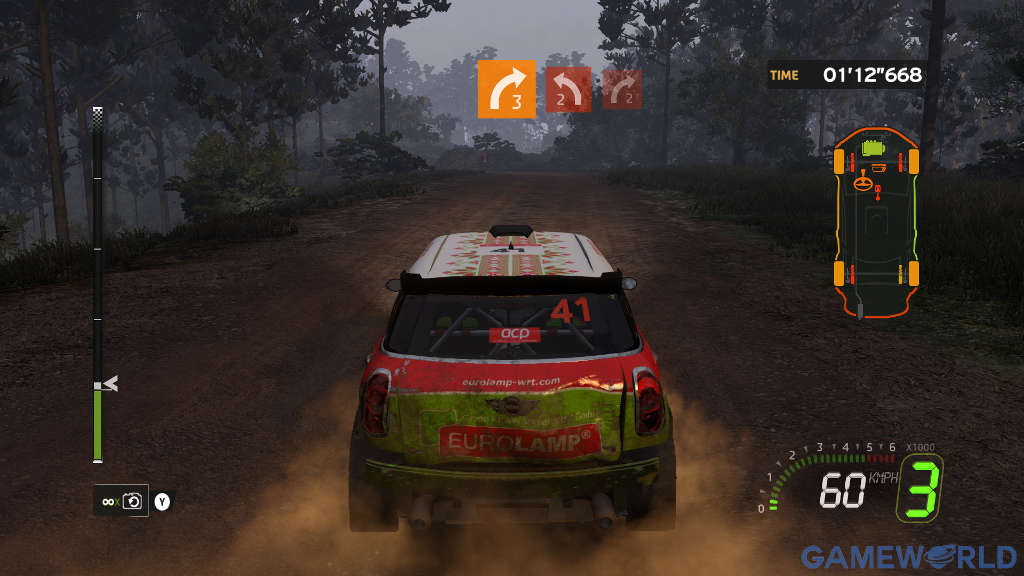Click the faded right 2 pace note

coord(621,89)
